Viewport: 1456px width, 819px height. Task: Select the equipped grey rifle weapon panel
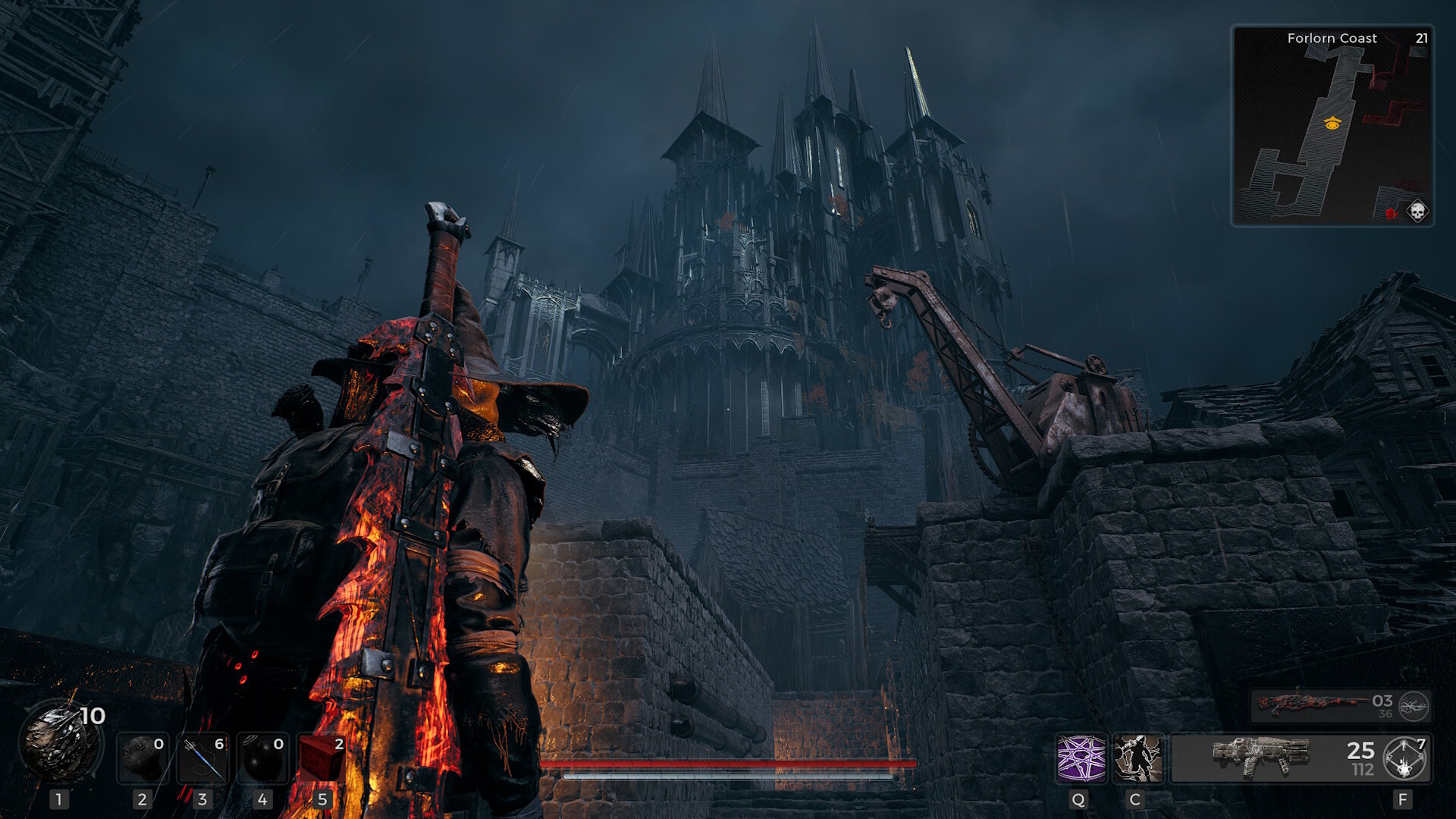coord(1274,758)
